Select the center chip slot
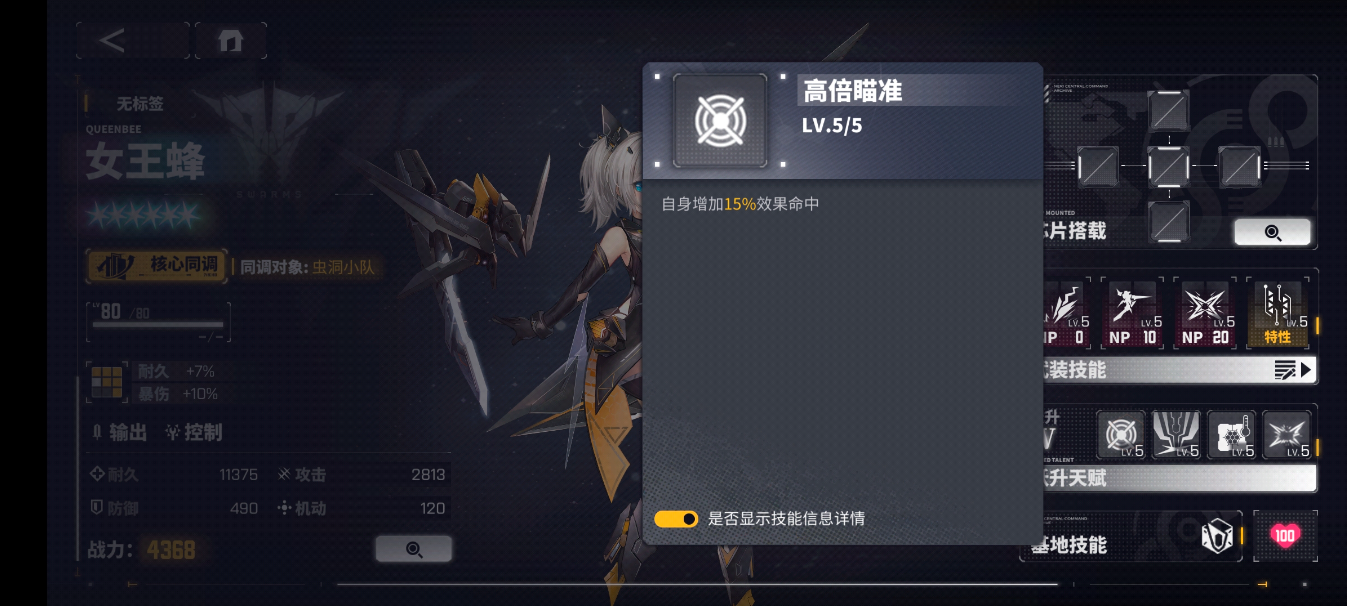 1168,165
